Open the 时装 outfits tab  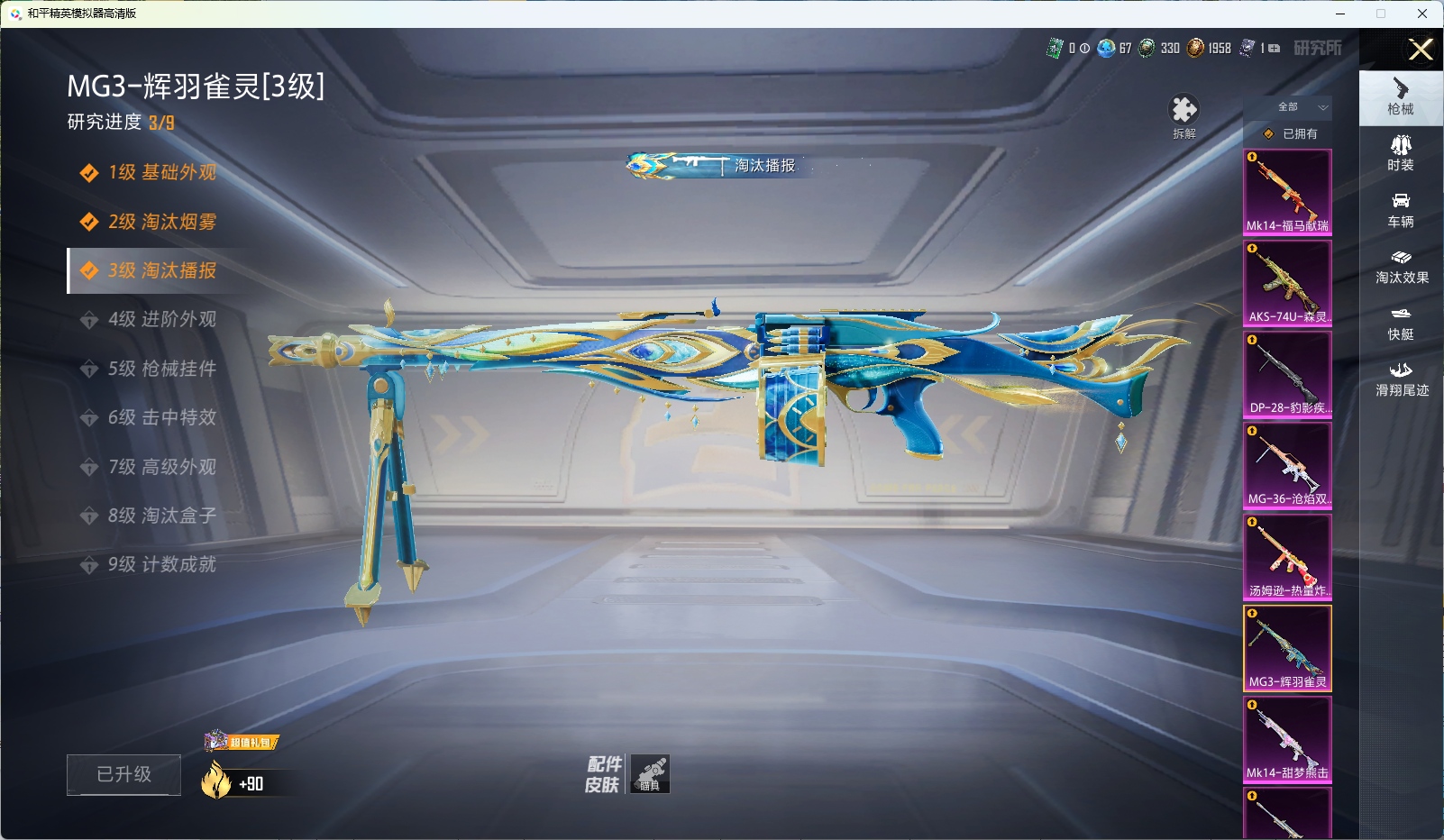coord(1400,153)
